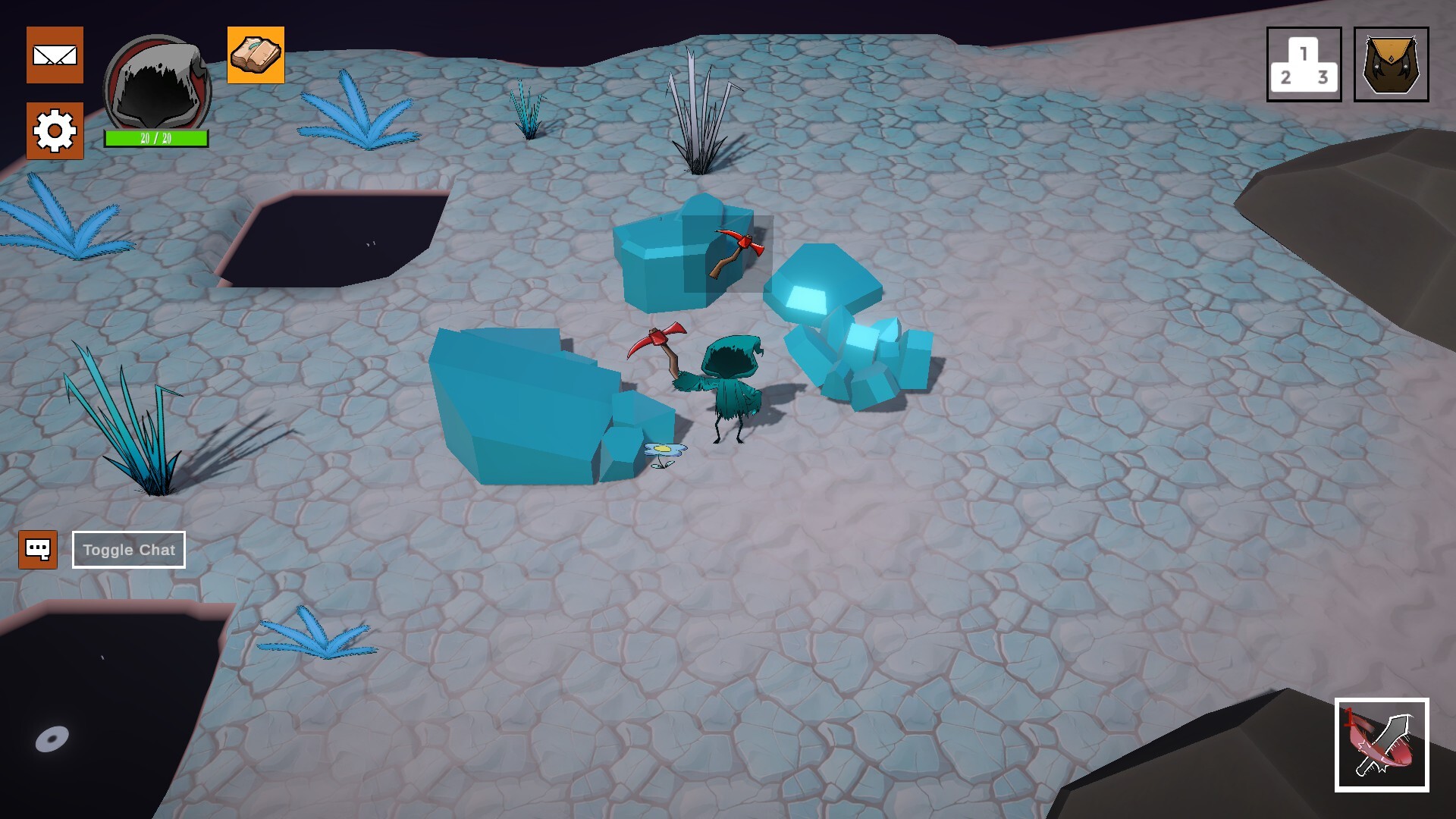Open the settings gear icon
The image size is (1456, 819).
point(55,130)
